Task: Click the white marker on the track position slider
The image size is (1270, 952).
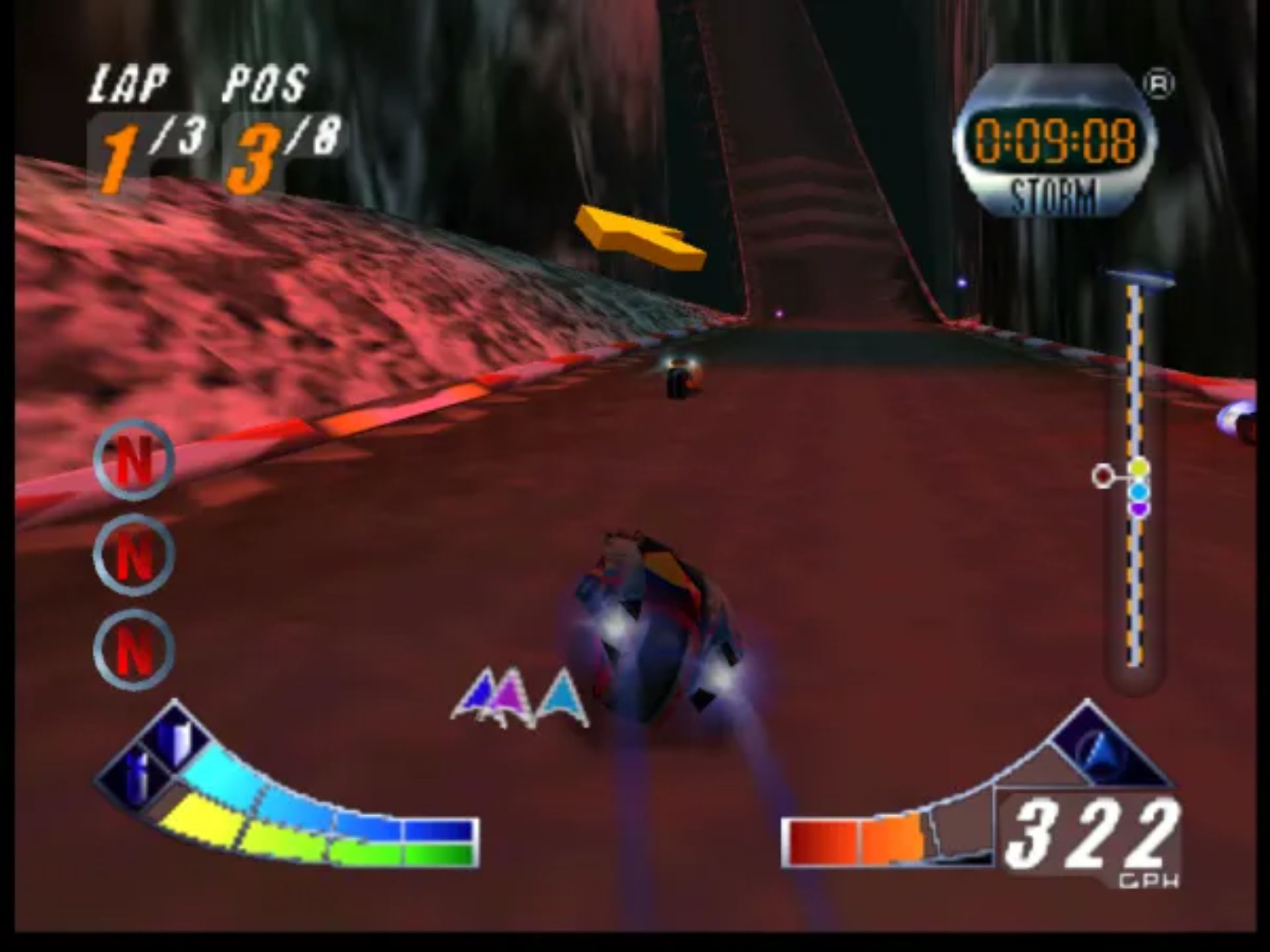Action: [1101, 475]
